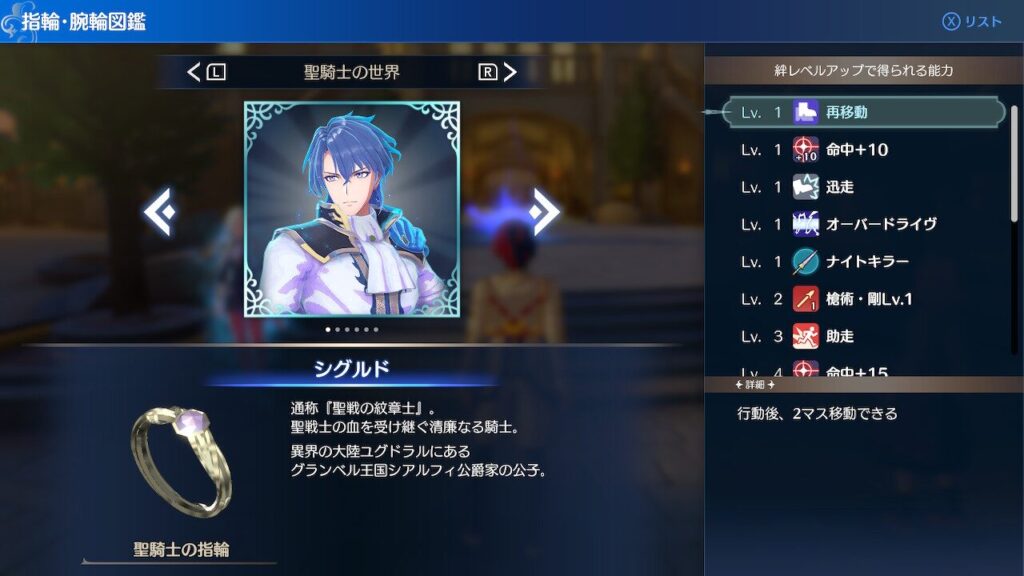1024x576 pixels.
Task: Choose the 助走 ability entry
Action: [x=860, y=337]
